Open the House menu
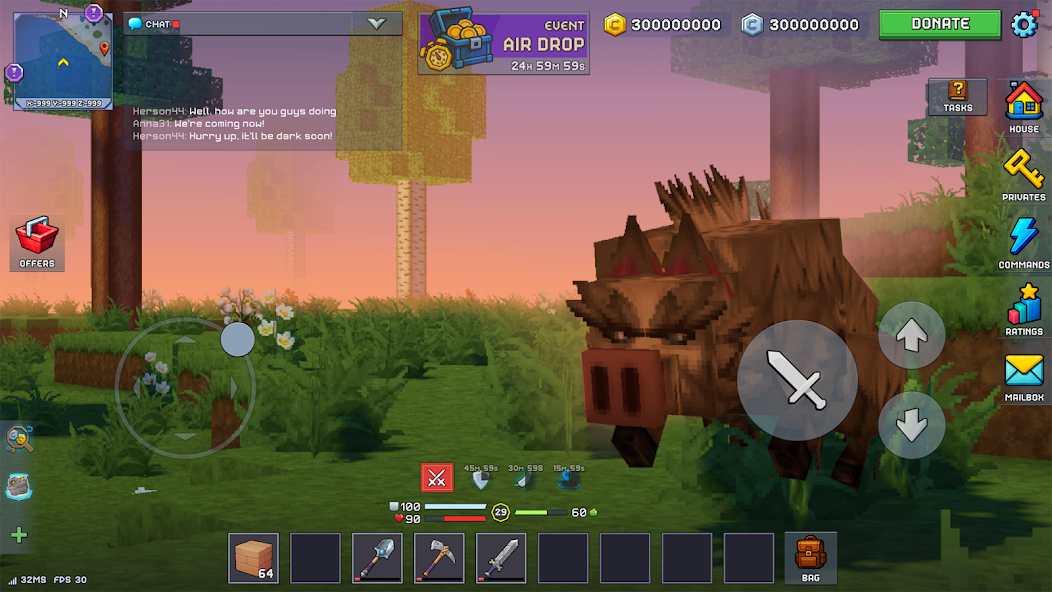This screenshot has width=1052, height=592. 1023,106
